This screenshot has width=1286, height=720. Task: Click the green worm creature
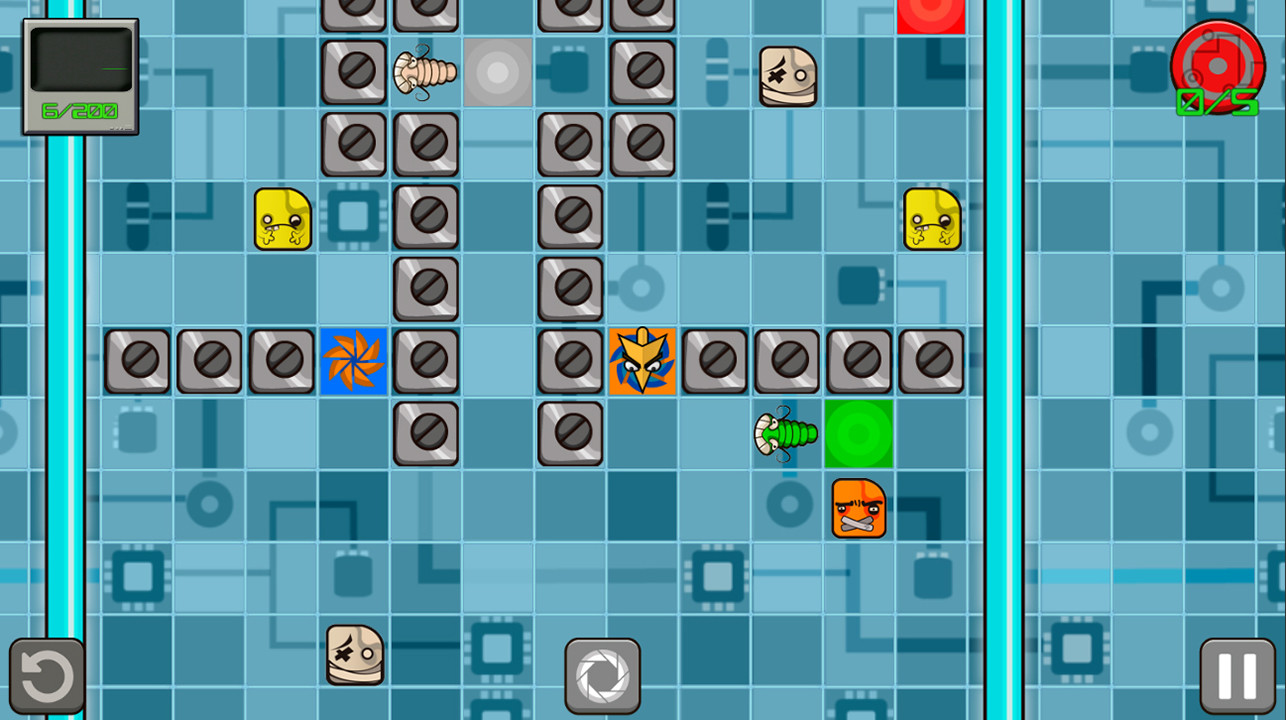click(785, 434)
